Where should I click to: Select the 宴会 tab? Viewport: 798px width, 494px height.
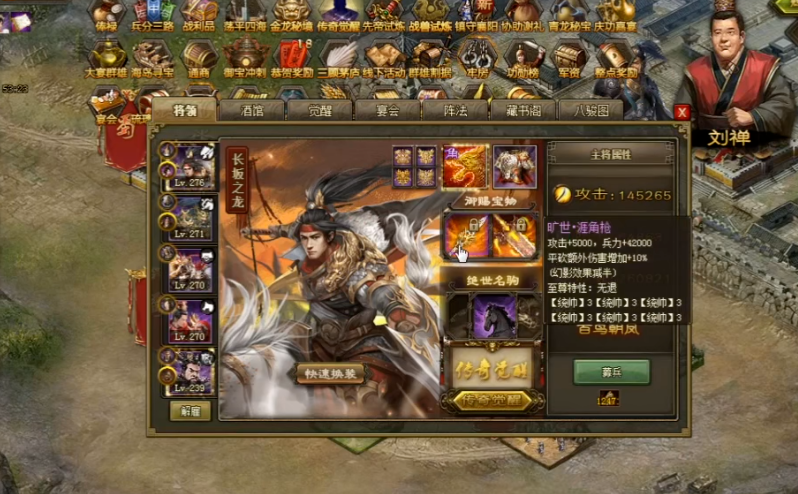pyautogui.click(x=386, y=111)
